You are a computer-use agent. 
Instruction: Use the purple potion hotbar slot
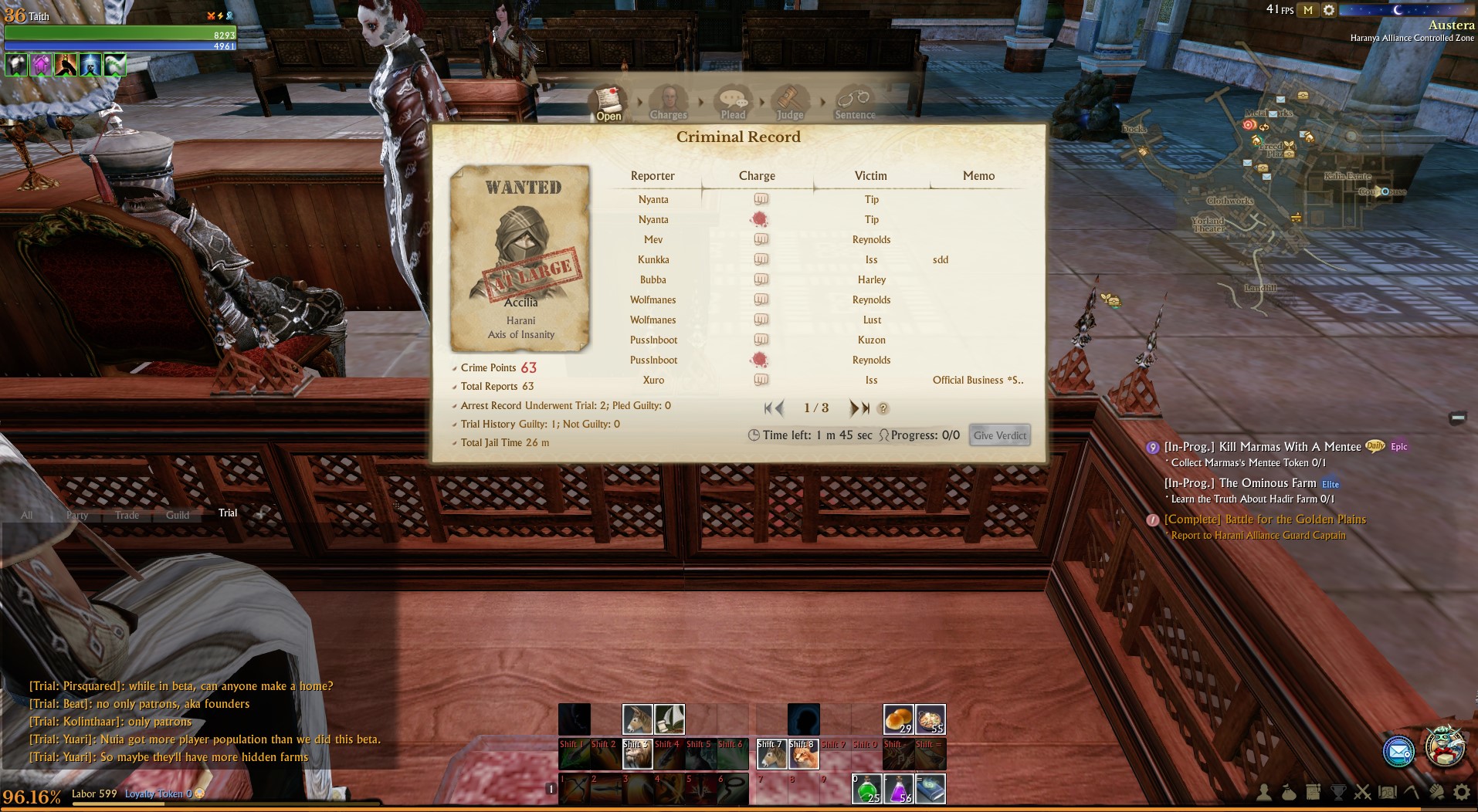click(x=899, y=789)
